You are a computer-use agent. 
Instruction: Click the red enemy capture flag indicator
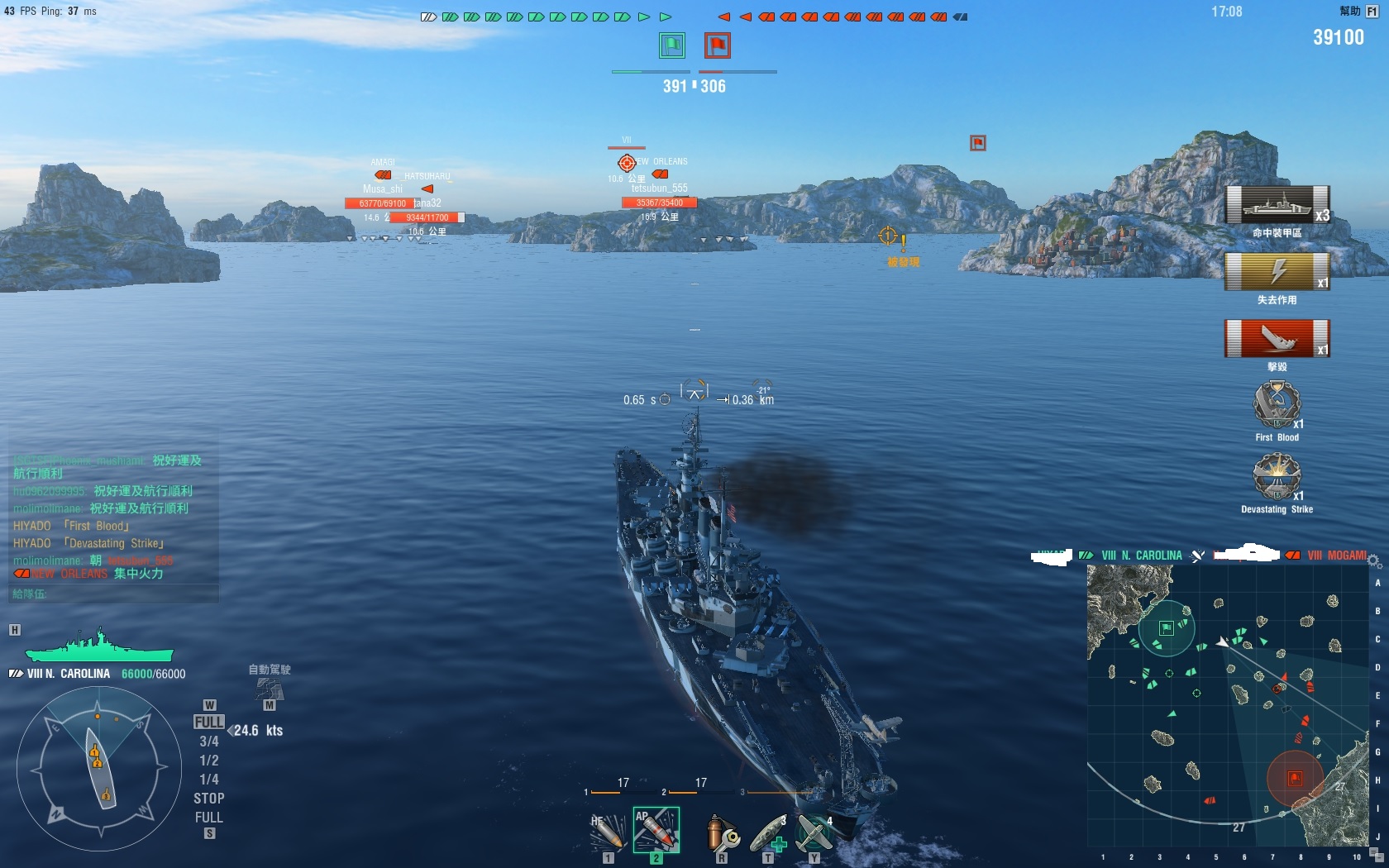(717, 45)
